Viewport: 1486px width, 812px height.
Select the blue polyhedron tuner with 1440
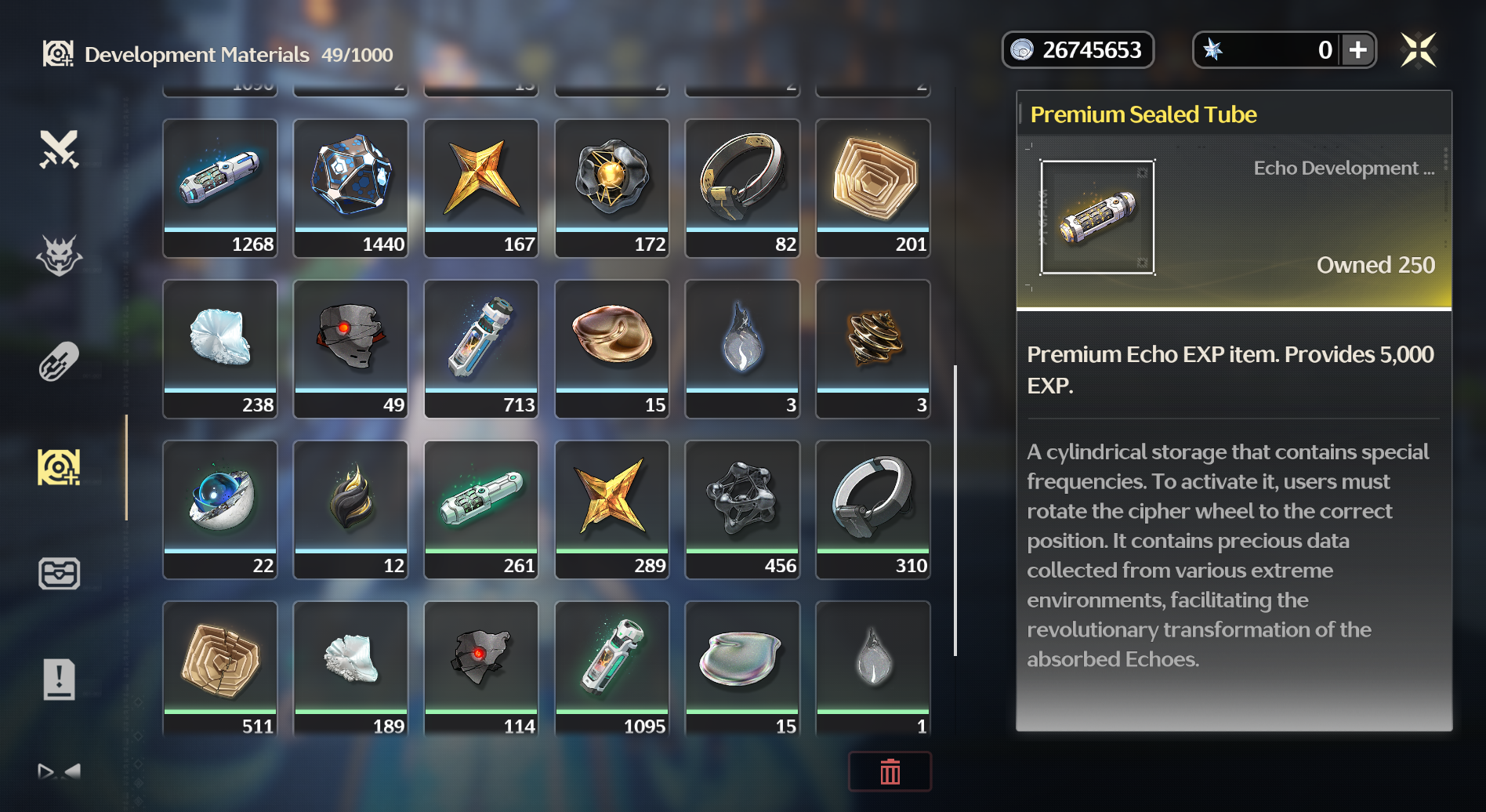(x=350, y=188)
